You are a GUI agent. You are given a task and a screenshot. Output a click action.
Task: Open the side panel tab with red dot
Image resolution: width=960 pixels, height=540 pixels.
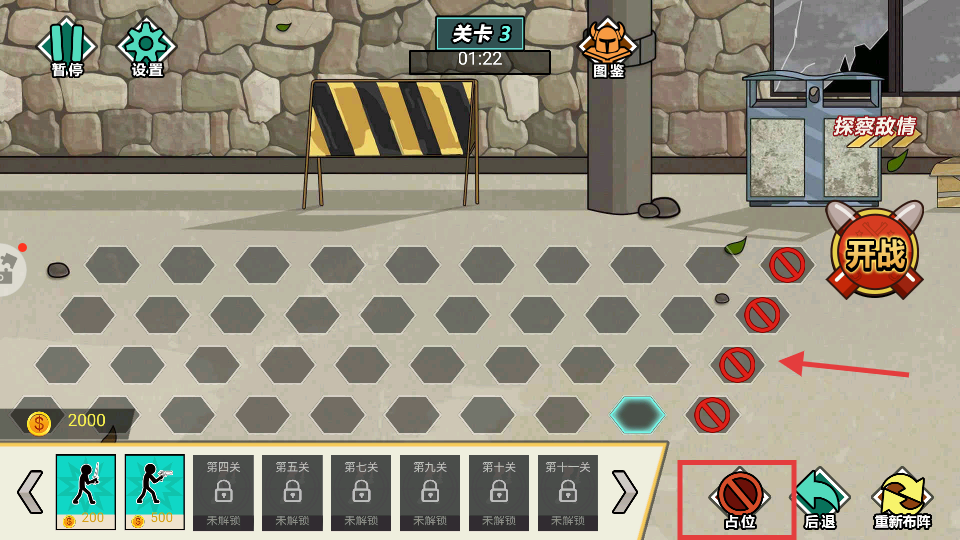click(x=10, y=268)
